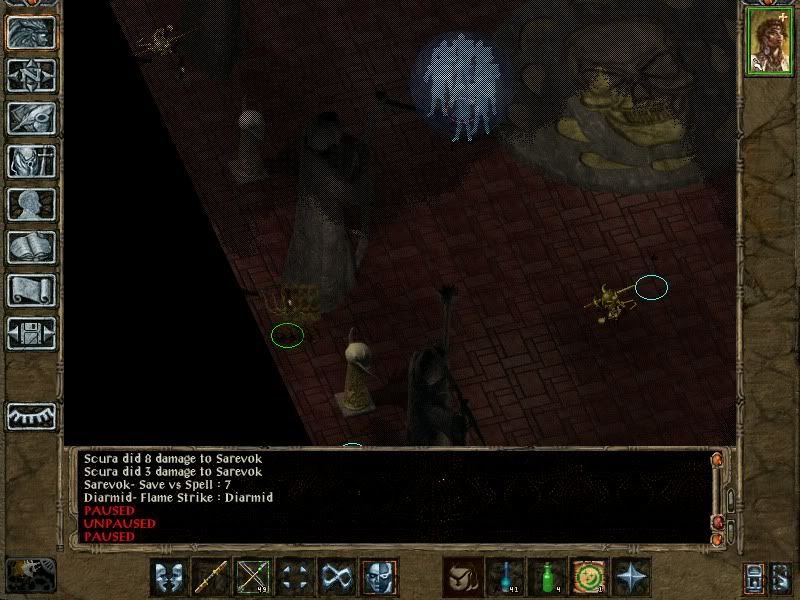Activate the twin masks talk button
Image resolution: width=800 pixels, height=600 pixels.
point(169,577)
